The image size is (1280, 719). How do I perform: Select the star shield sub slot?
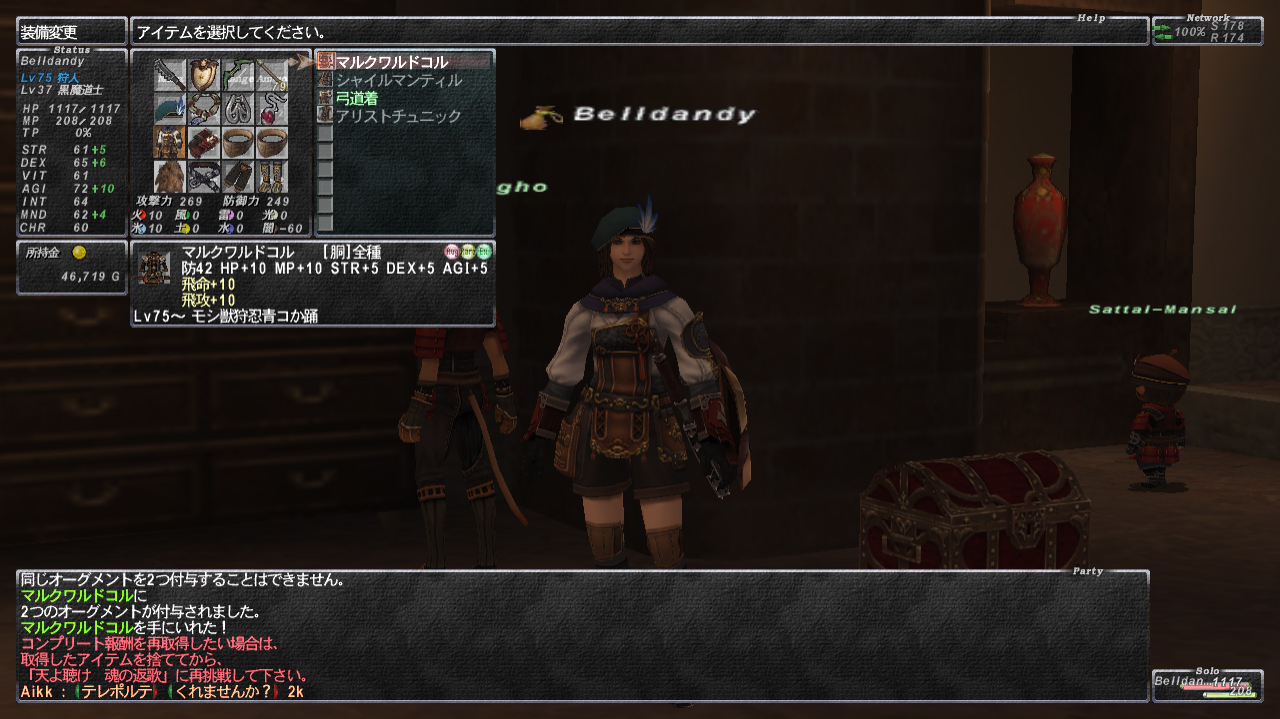(204, 74)
